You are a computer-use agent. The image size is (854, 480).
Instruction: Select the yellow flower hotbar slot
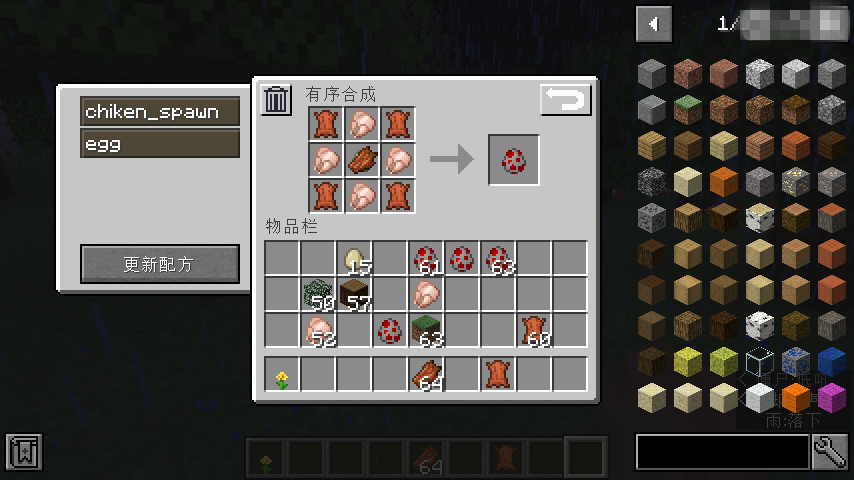(283, 376)
